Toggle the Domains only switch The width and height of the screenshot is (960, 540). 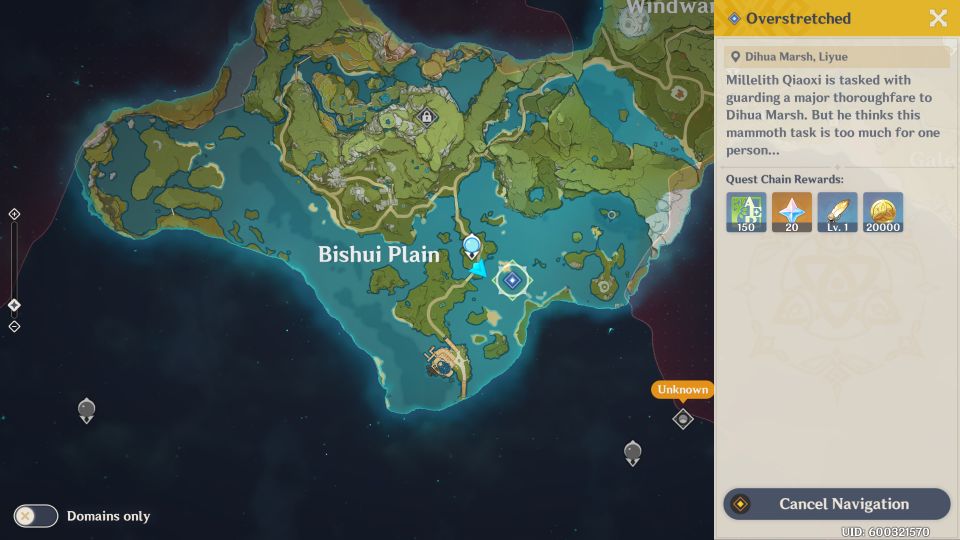(36, 516)
